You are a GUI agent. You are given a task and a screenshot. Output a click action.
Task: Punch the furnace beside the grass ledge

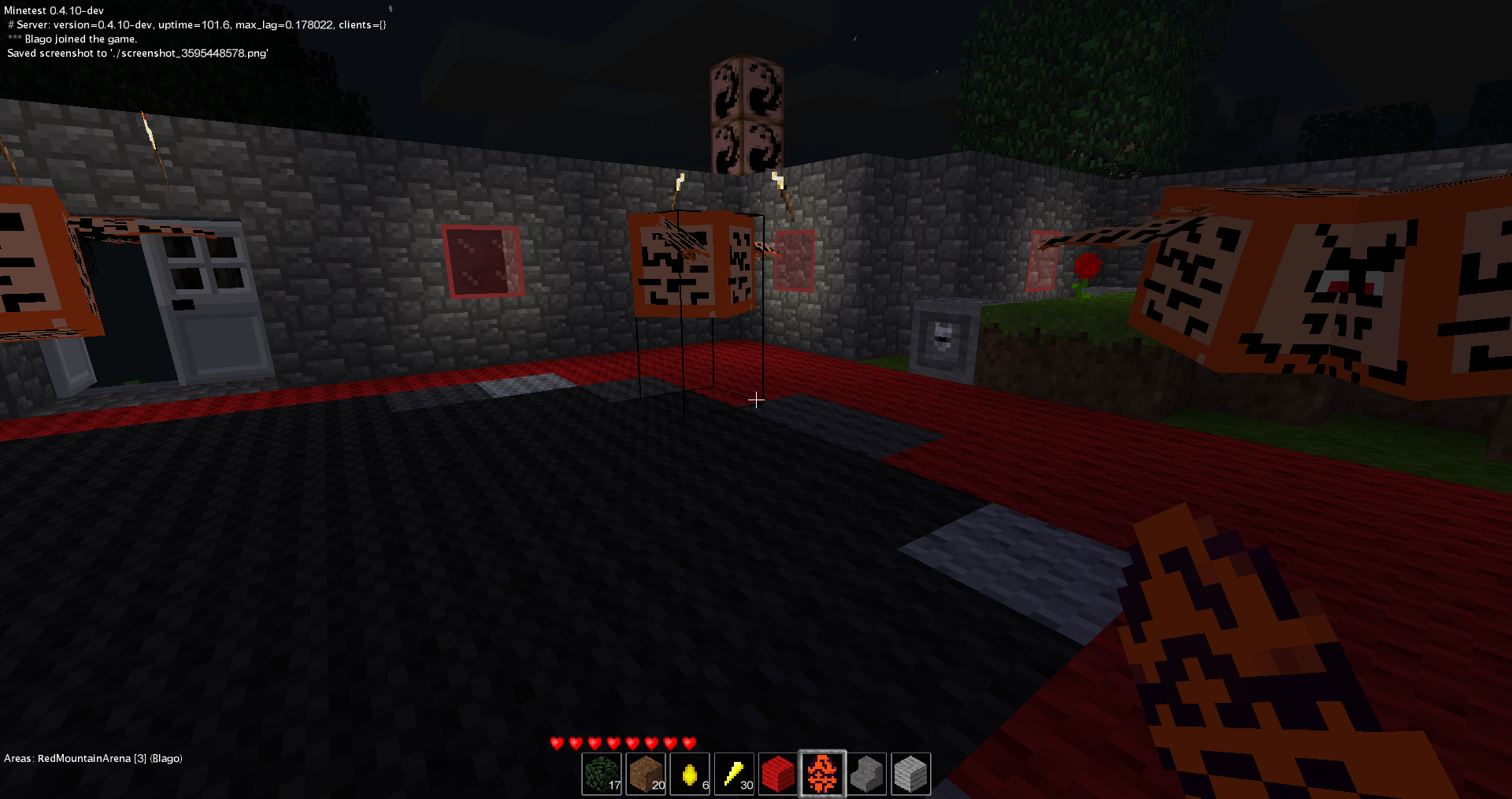click(x=943, y=339)
